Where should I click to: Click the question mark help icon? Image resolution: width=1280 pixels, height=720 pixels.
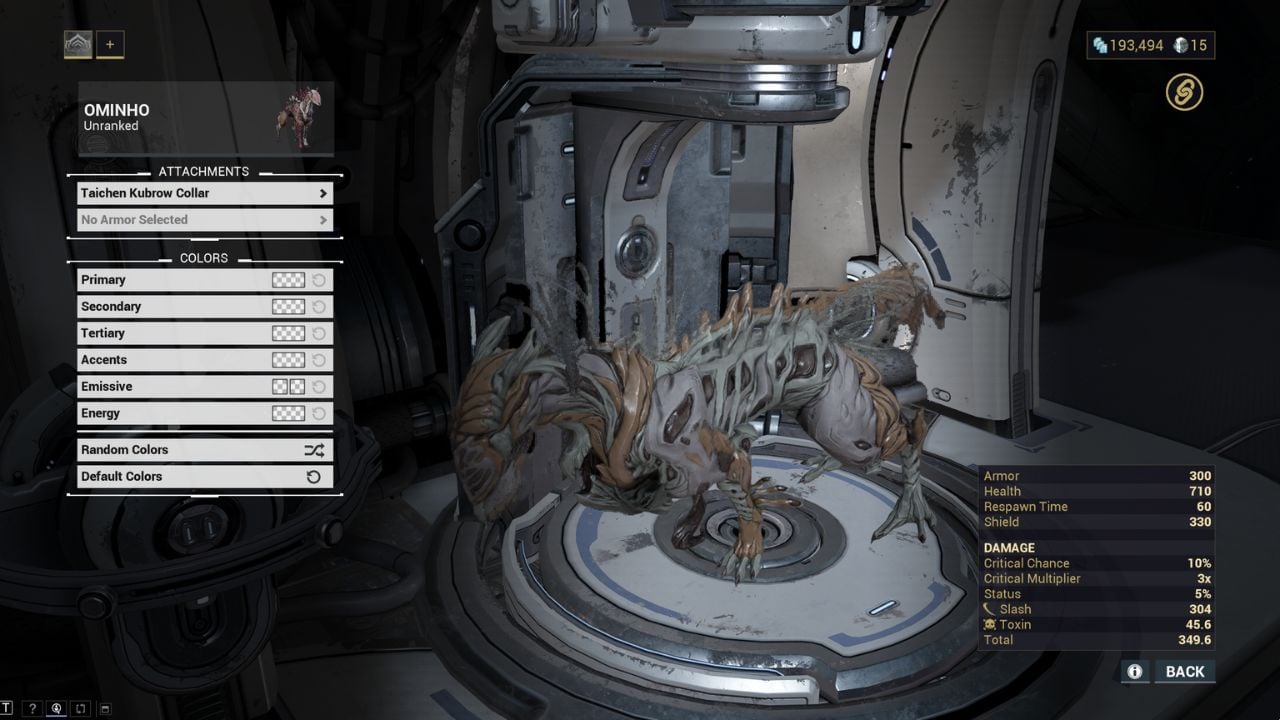[33, 708]
